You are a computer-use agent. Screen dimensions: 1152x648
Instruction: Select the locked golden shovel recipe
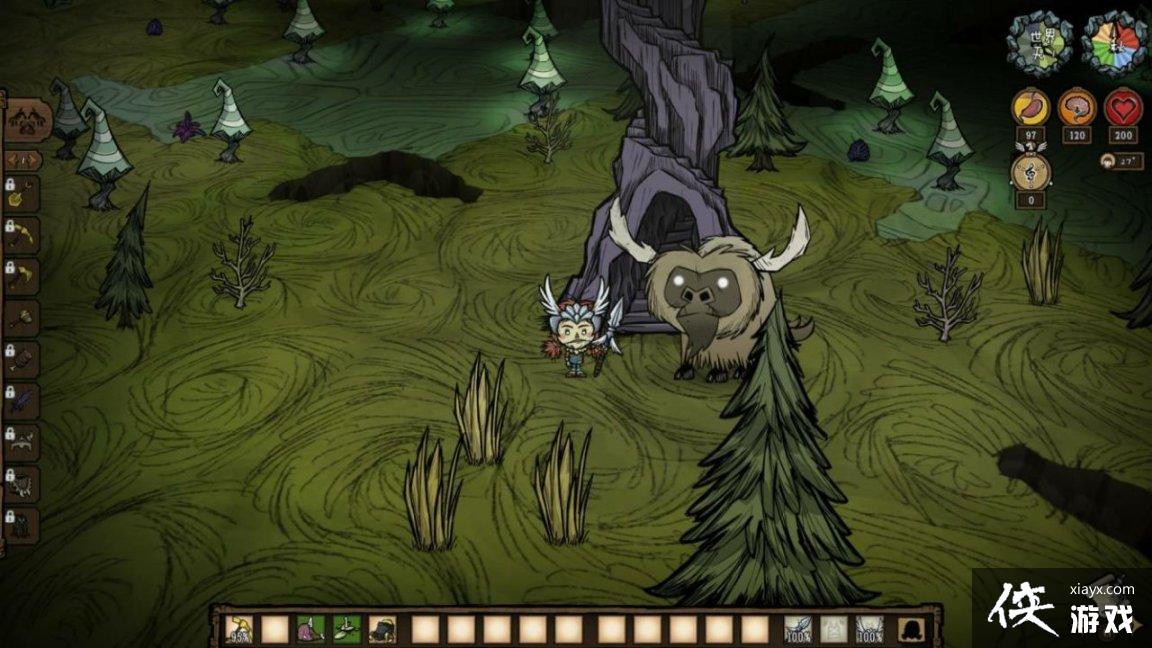coord(22,198)
